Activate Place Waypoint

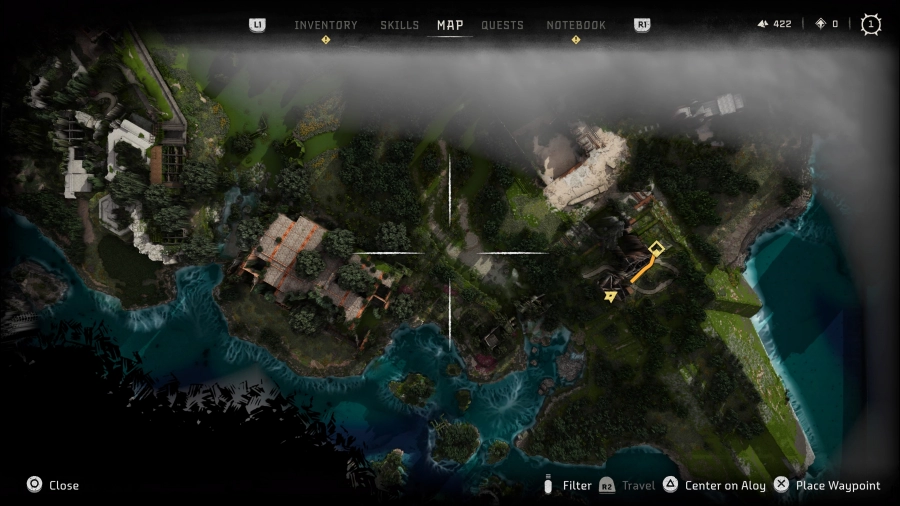[x=827, y=485]
